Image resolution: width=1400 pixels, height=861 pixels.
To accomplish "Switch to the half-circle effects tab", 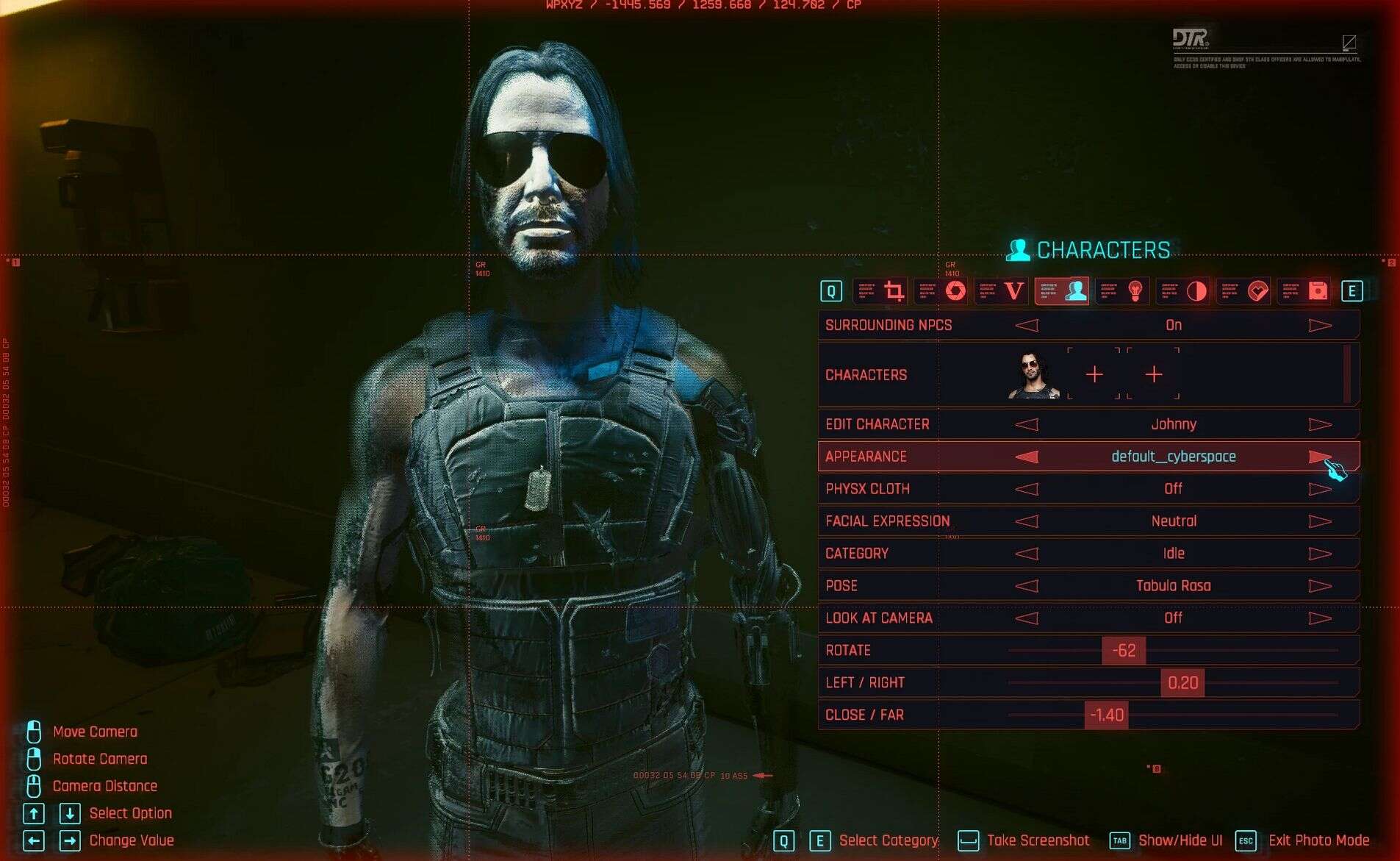I will click(x=1196, y=291).
